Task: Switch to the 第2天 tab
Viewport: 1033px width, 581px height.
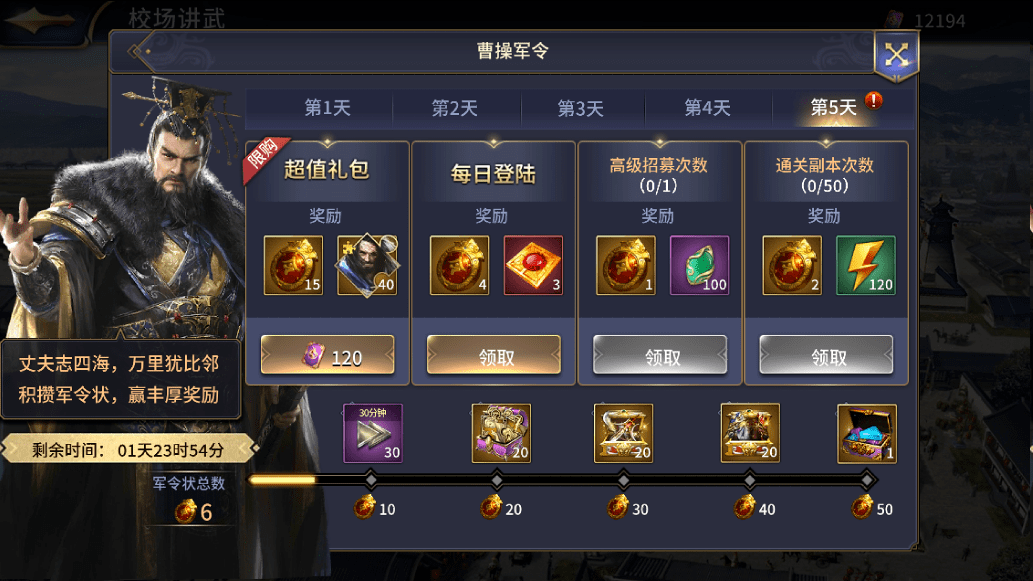Action: [x=454, y=108]
